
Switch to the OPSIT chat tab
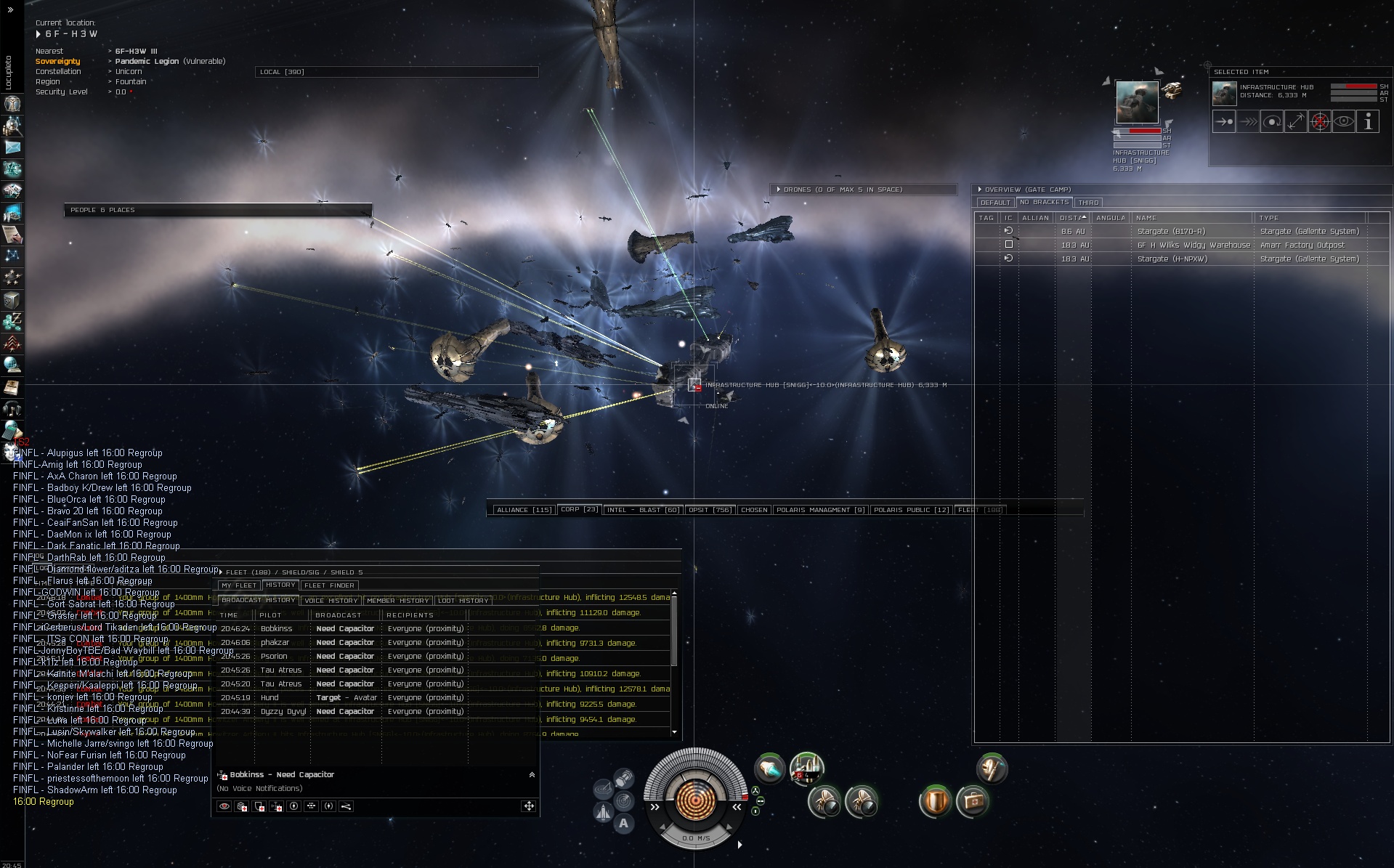click(x=710, y=510)
